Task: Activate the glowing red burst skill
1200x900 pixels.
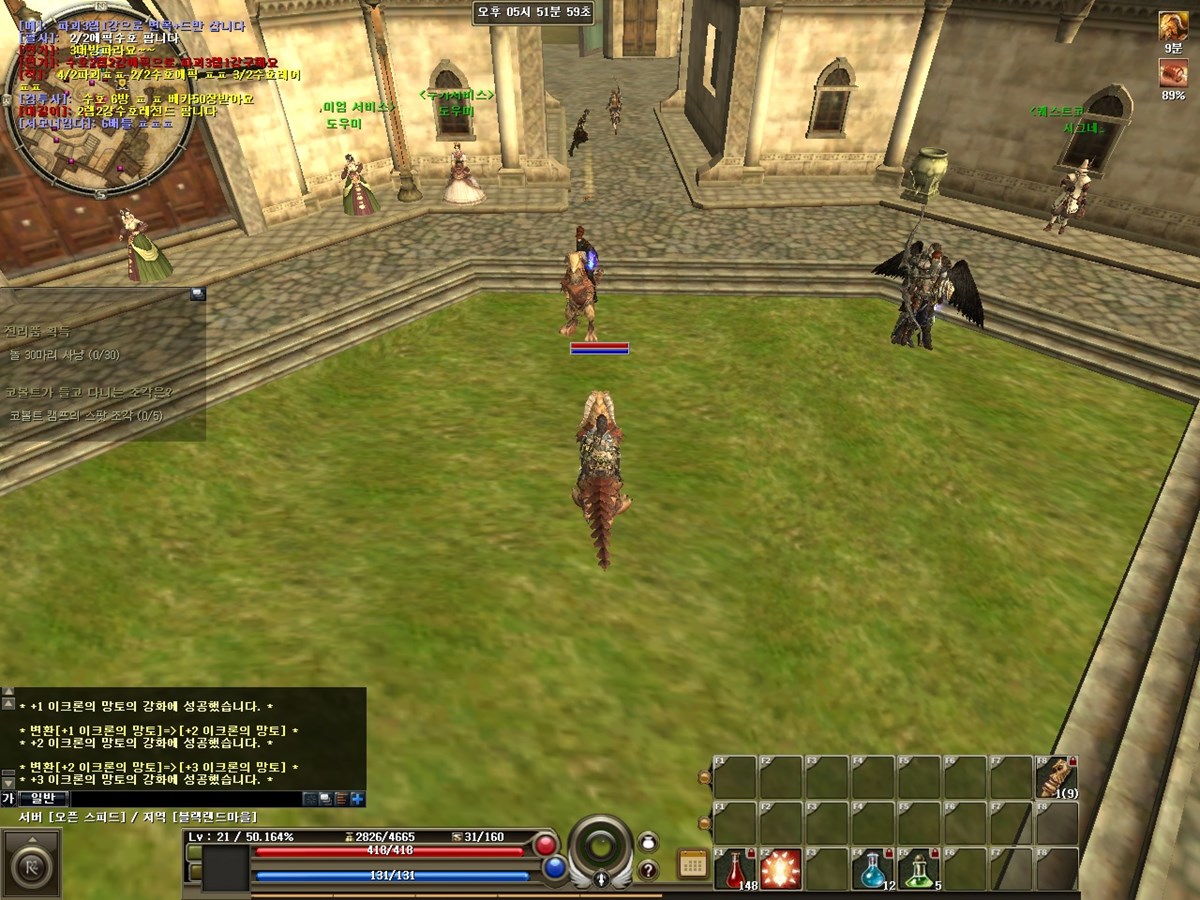Action: coord(781,869)
